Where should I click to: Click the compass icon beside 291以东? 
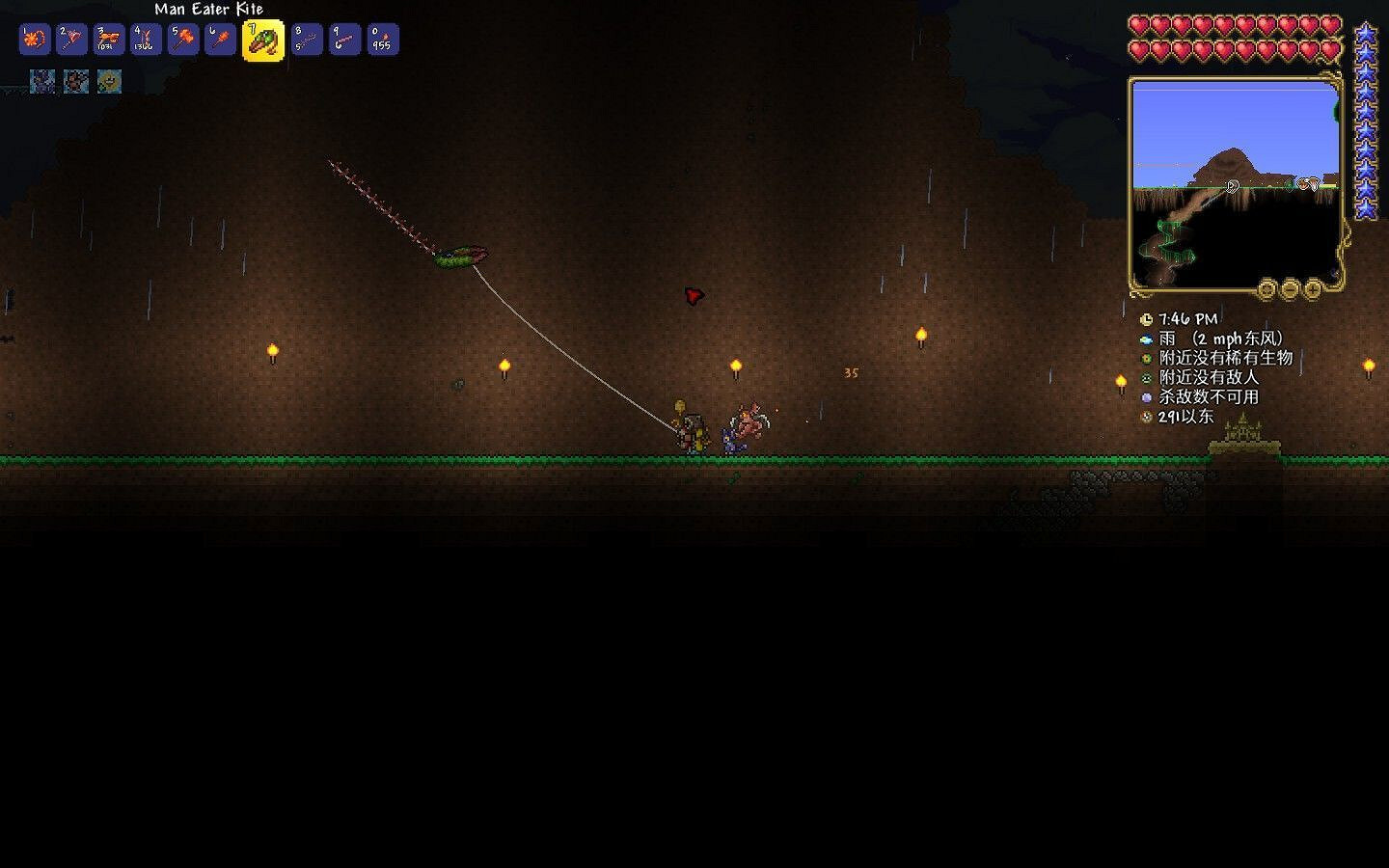pyautogui.click(x=1146, y=416)
